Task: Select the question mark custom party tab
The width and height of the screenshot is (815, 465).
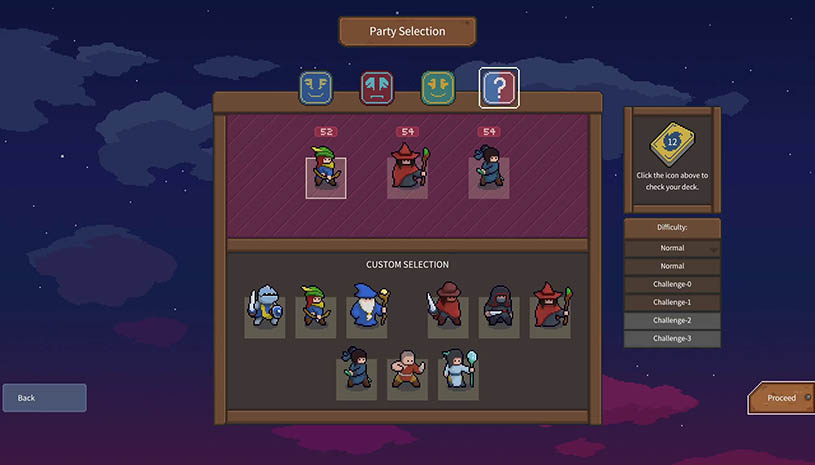Action: click(x=498, y=88)
